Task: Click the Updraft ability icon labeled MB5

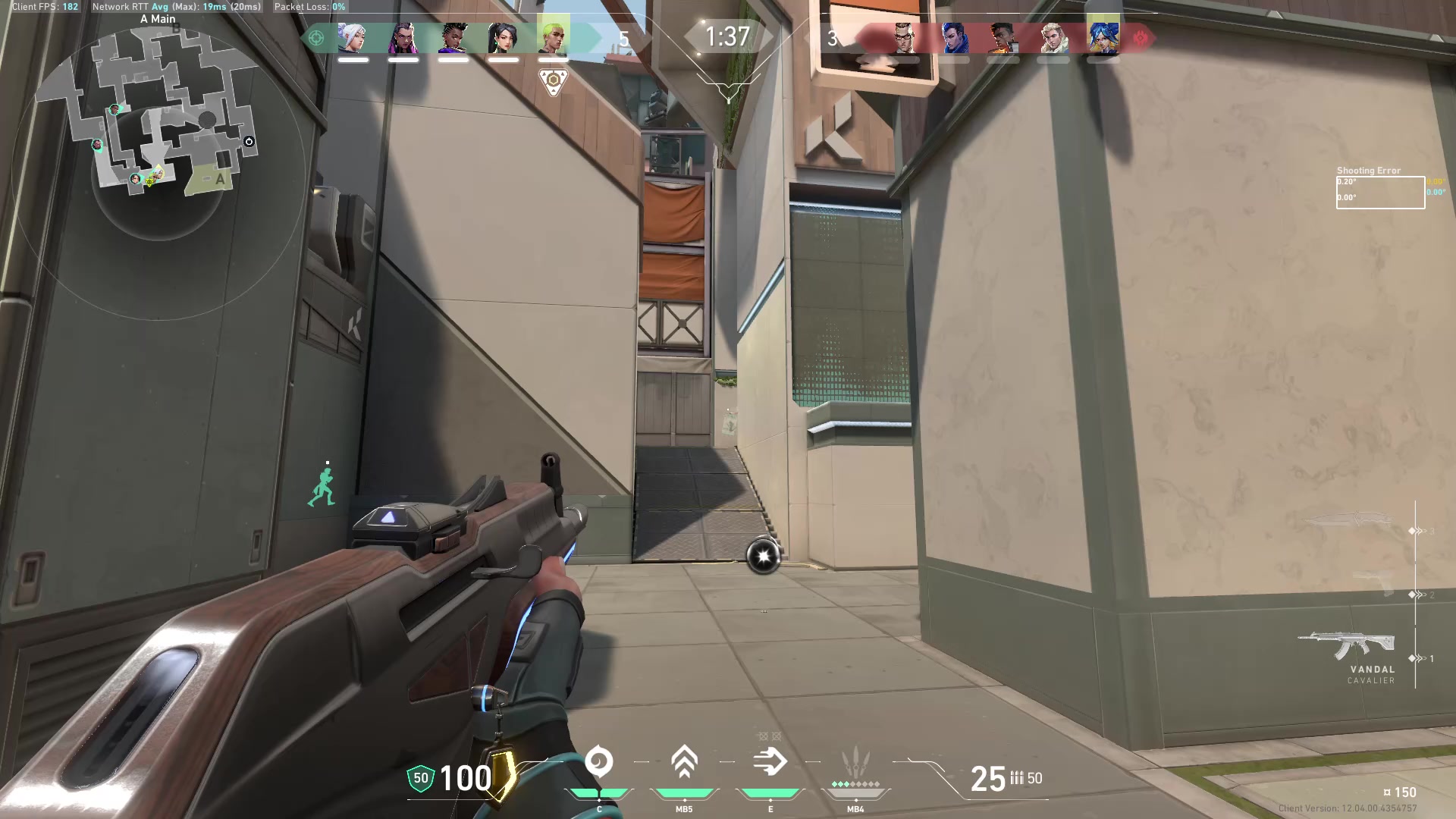Action: [684, 762]
